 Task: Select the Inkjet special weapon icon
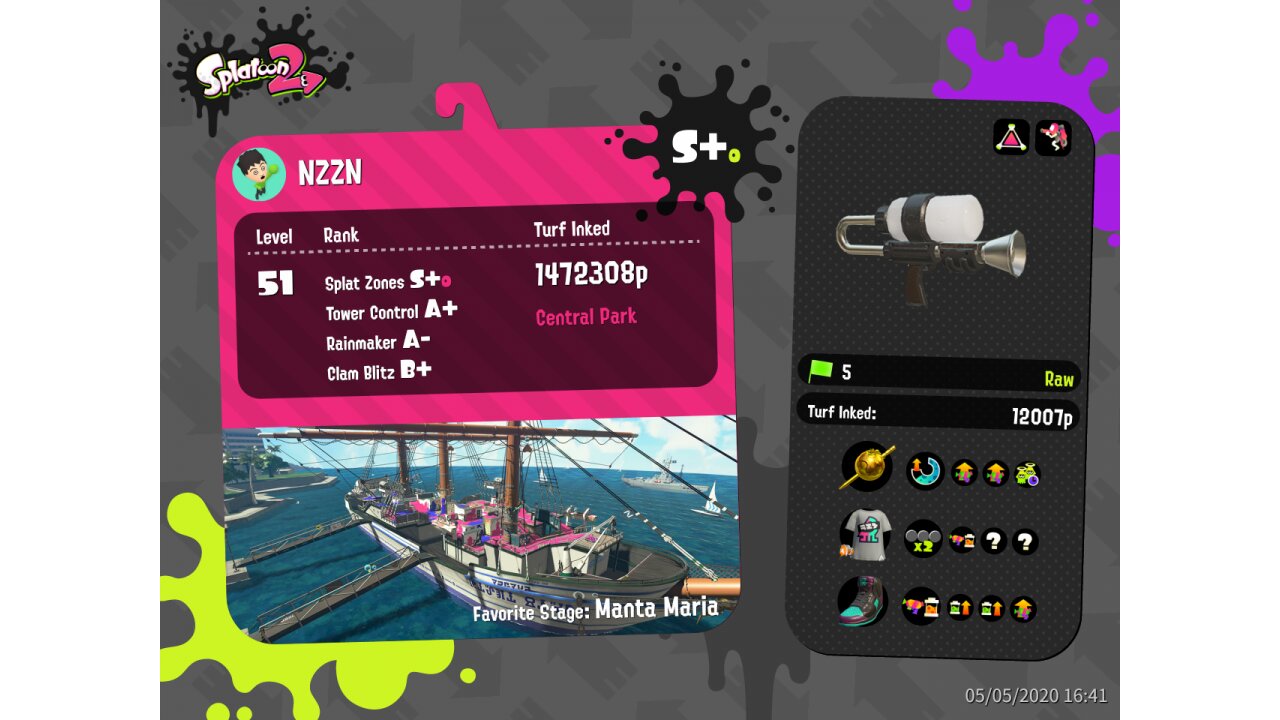[1053, 137]
